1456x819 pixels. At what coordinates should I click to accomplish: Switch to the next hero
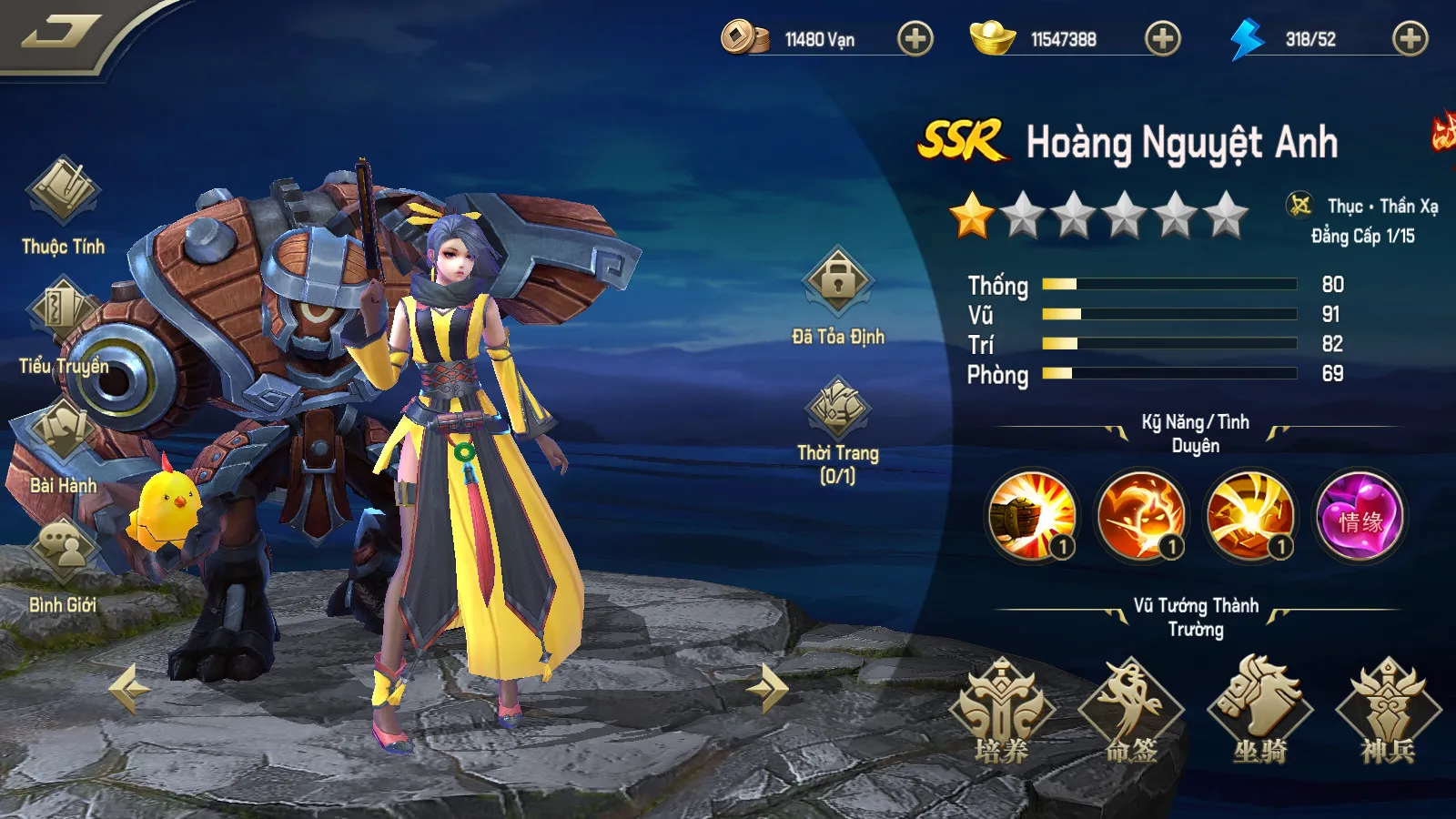[767, 688]
